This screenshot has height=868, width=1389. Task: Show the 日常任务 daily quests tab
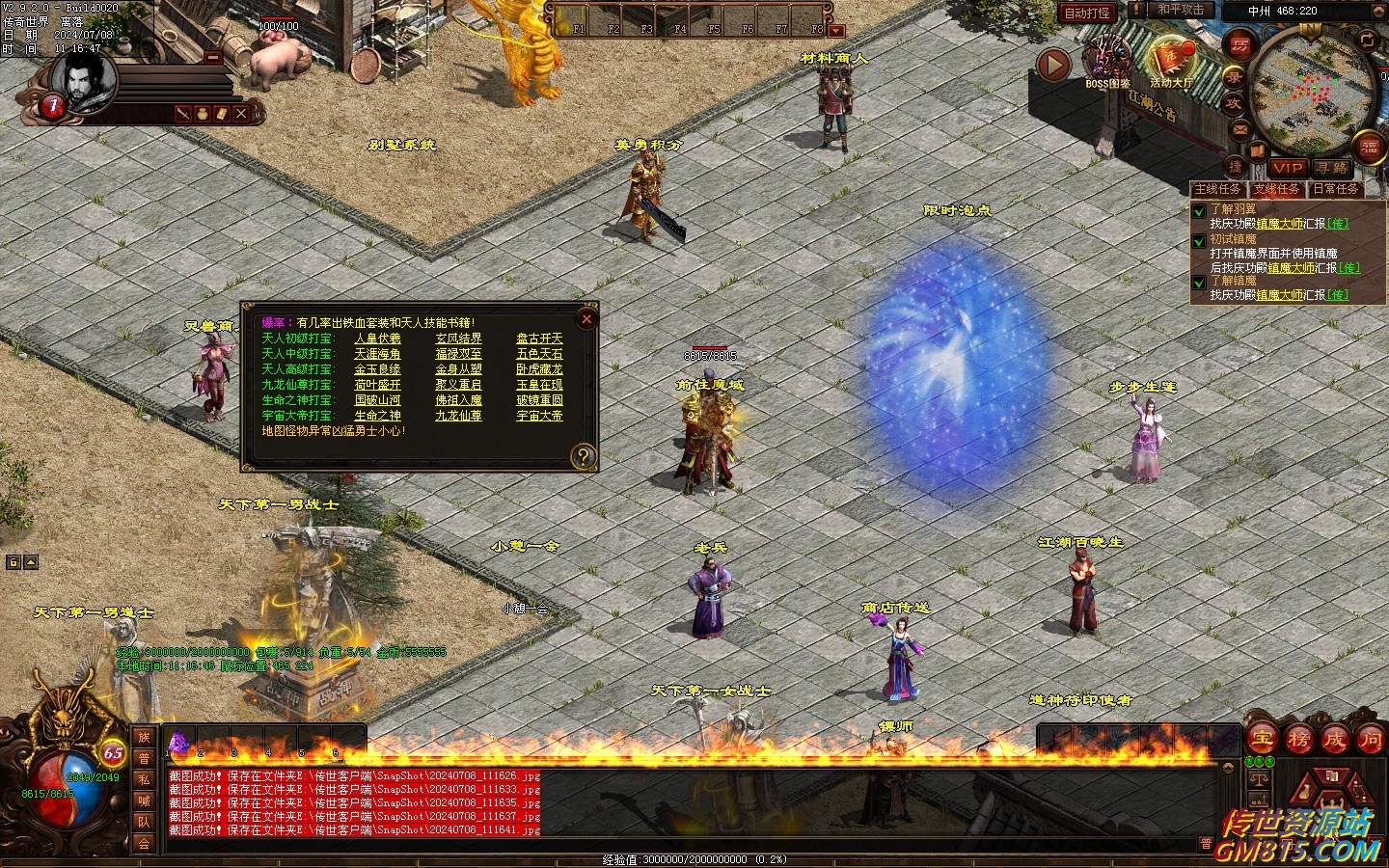(1336, 189)
